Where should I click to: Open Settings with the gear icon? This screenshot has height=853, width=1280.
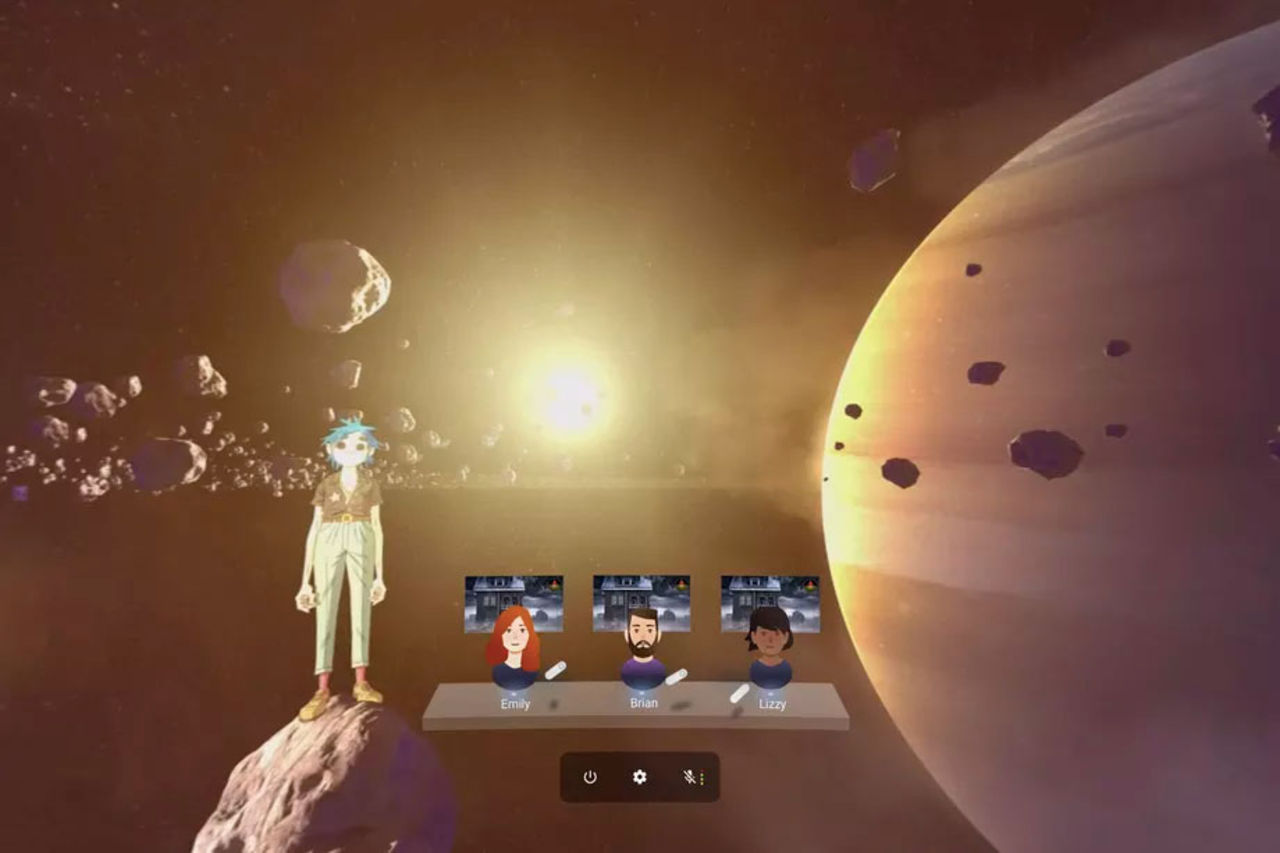pos(640,776)
